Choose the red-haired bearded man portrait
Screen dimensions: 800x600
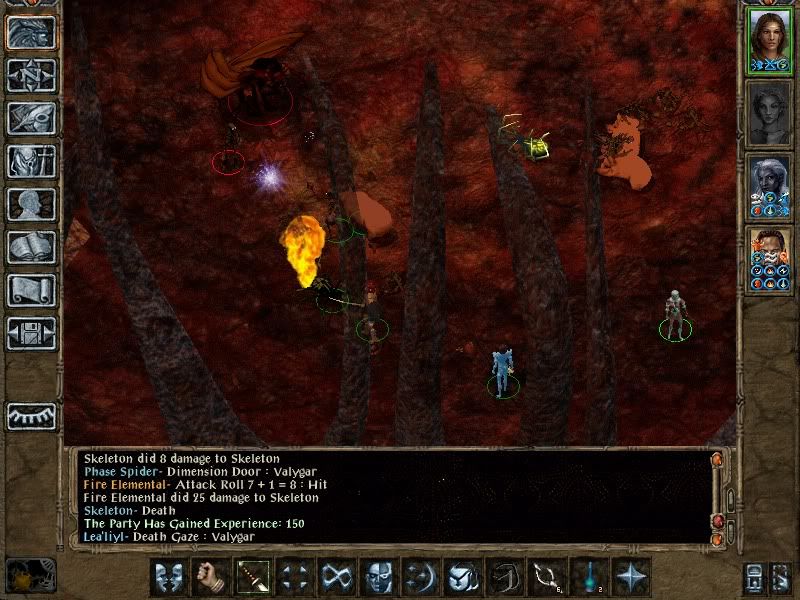(769, 261)
